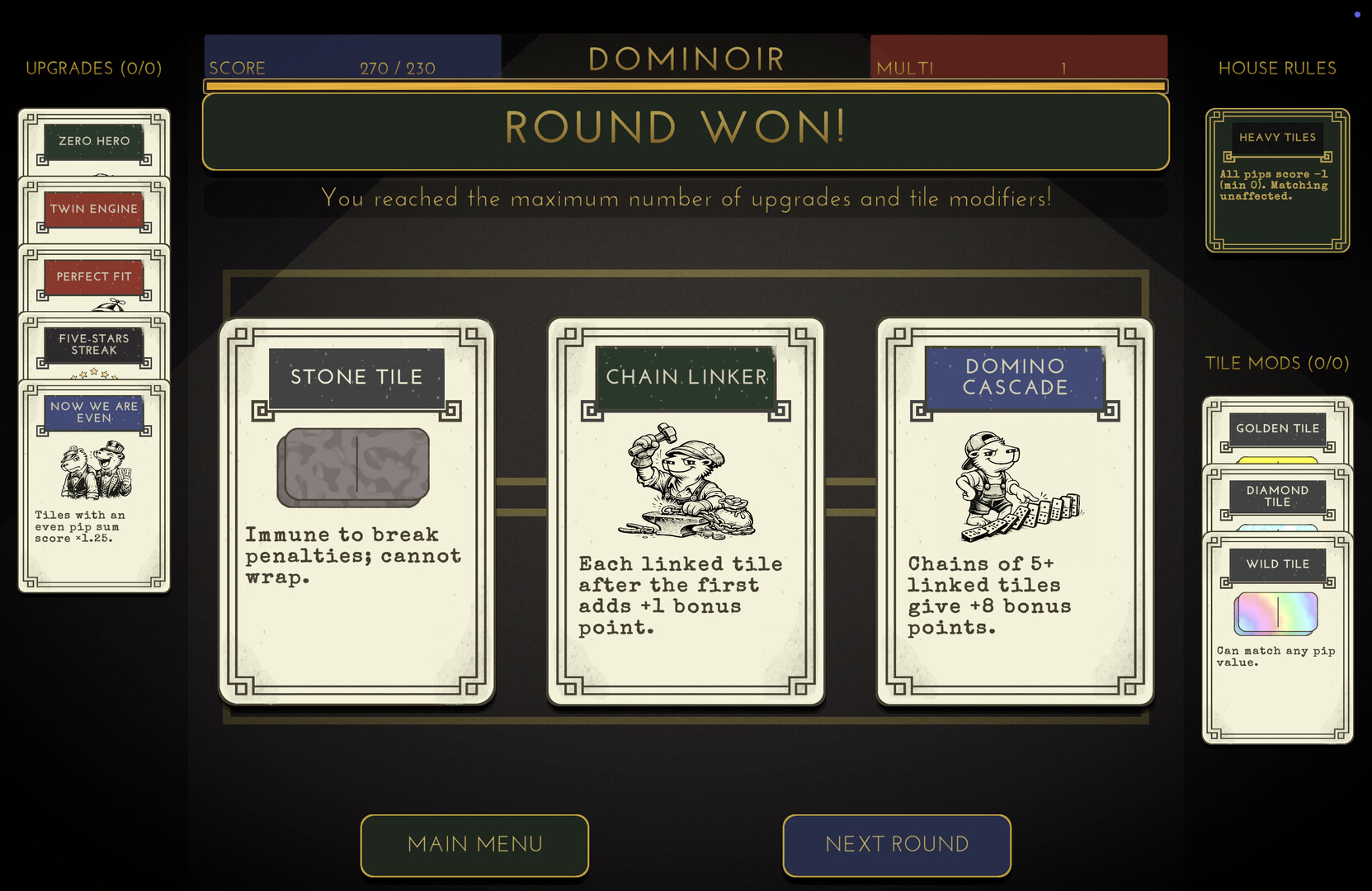Click the yellow progress bar under Score
Screen dimensions: 1372x891
[x=685, y=86]
